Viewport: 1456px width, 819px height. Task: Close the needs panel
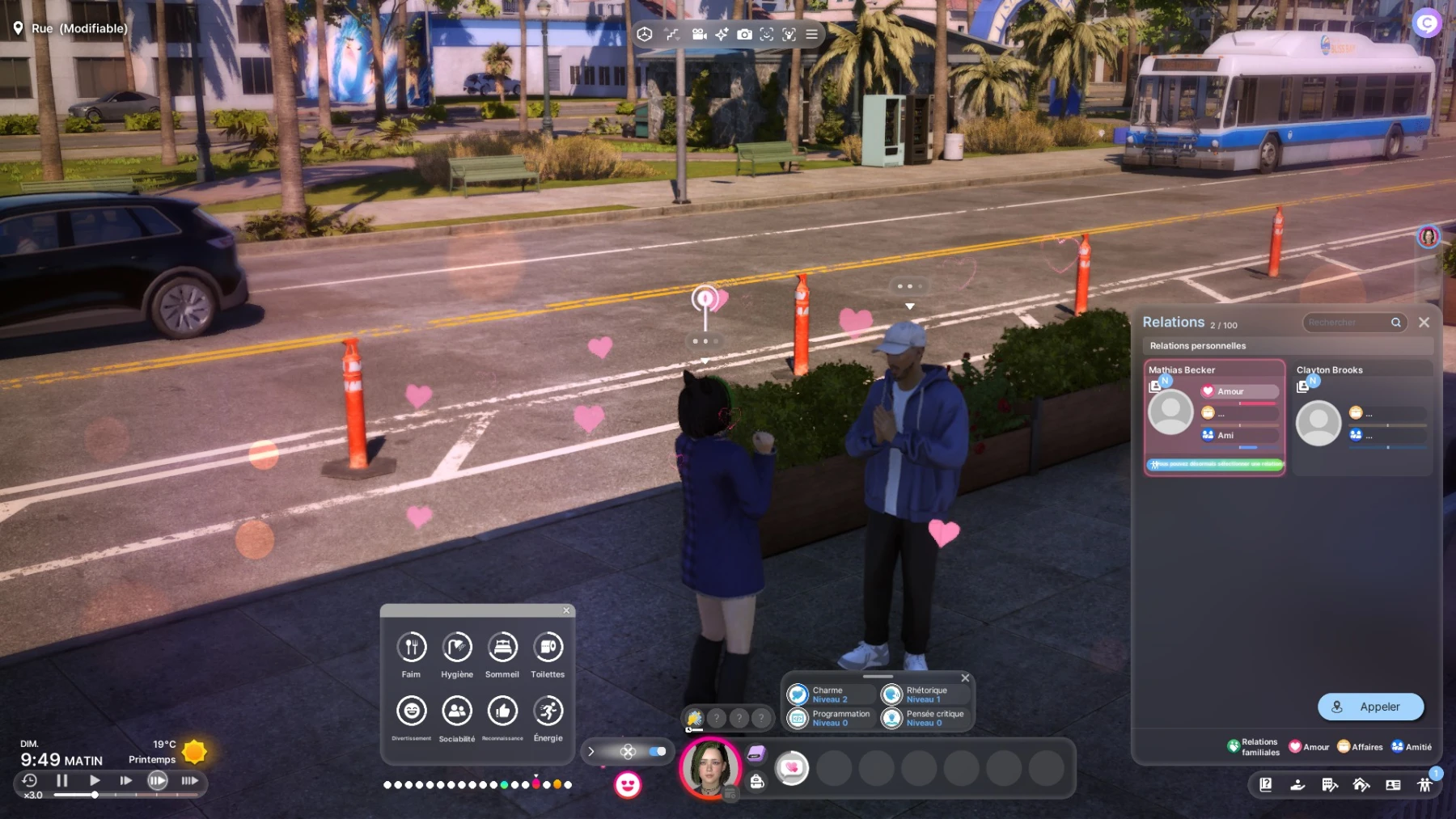(x=566, y=610)
